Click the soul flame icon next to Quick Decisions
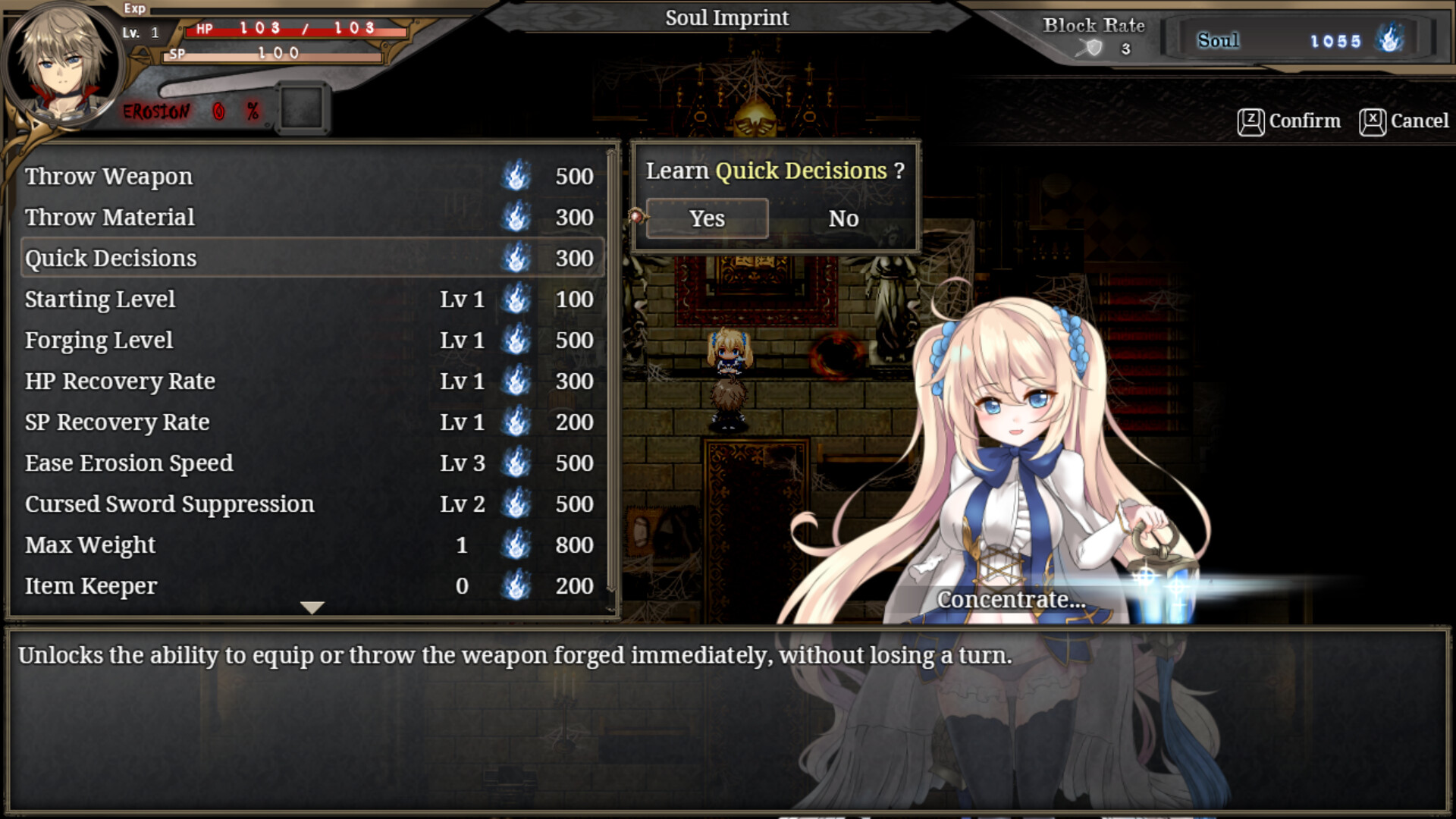The image size is (1456, 819). pos(516,258)
